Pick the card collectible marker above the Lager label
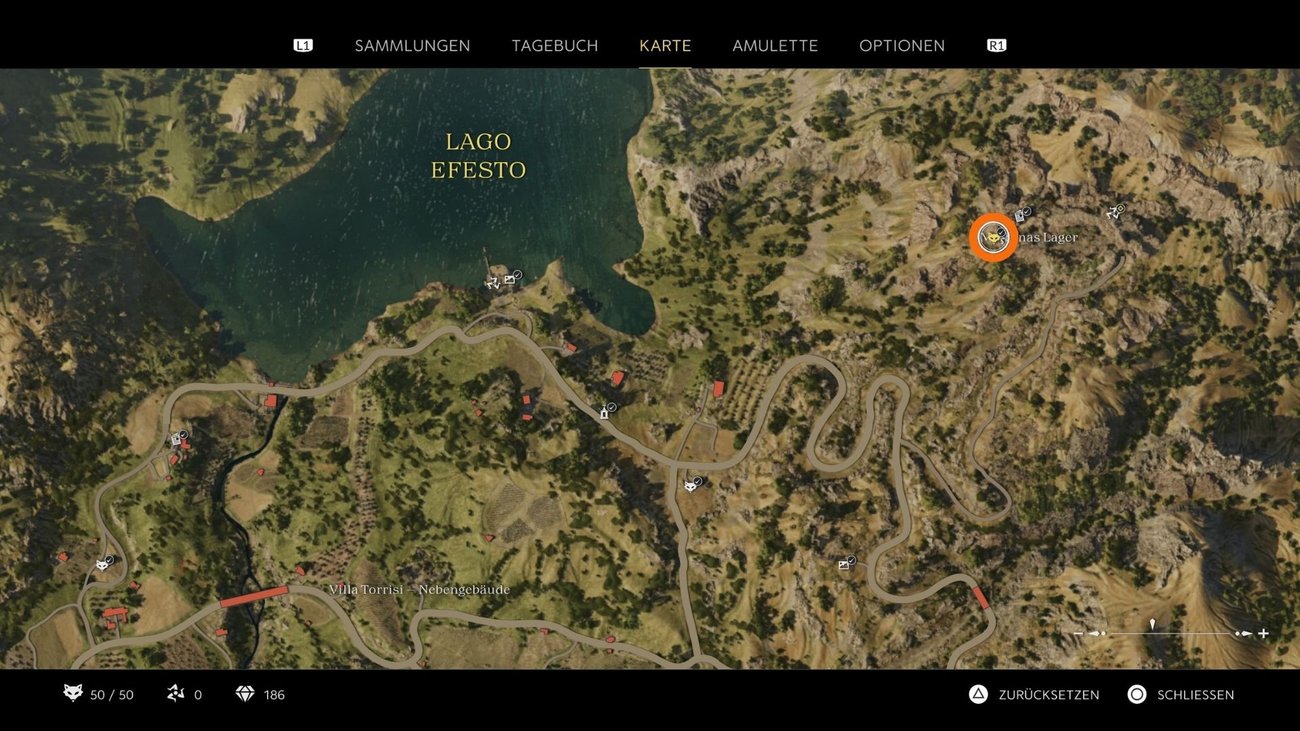This screenshot has width=1300, height=731. coord(1020,214)
